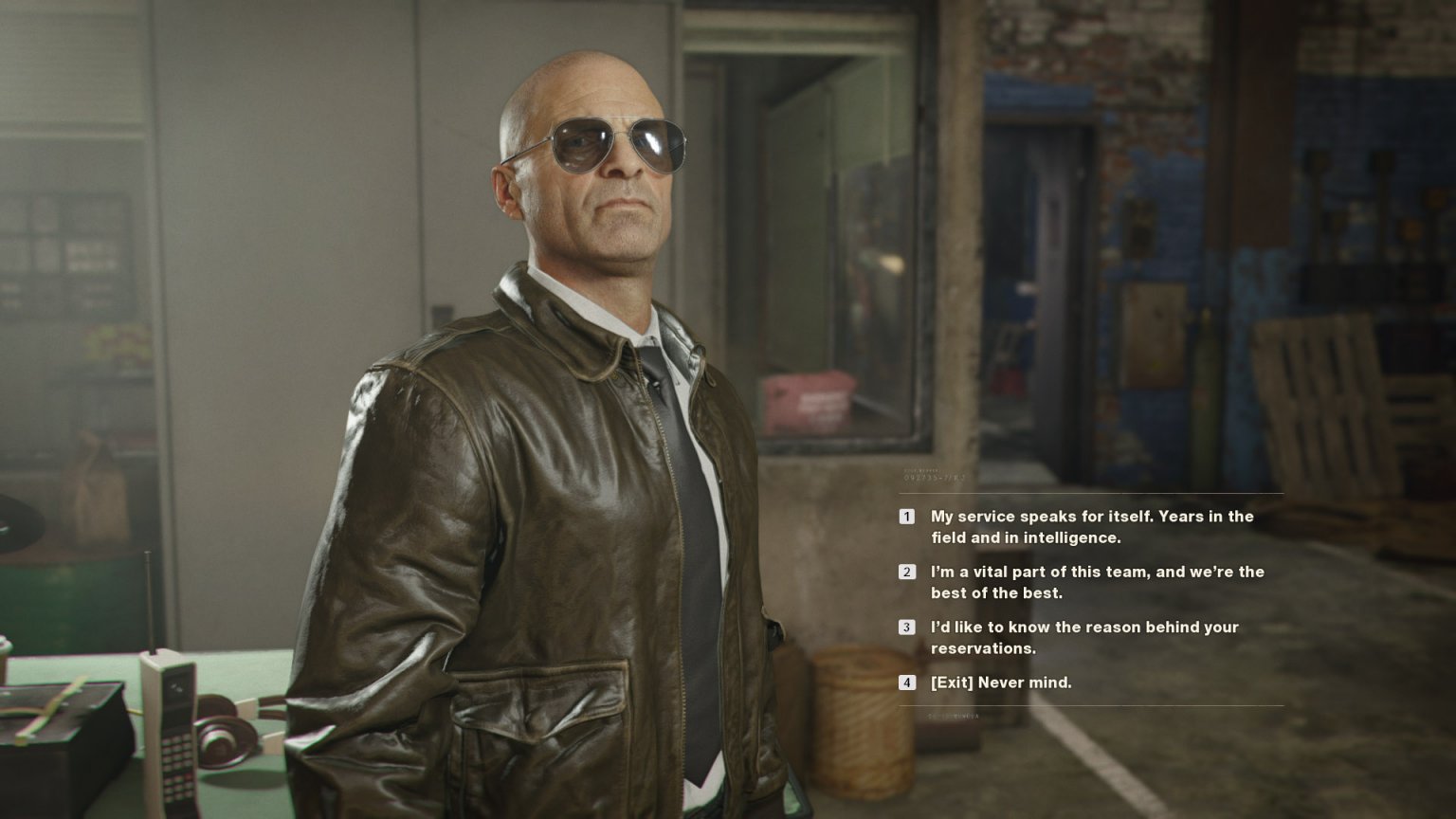Viewport: 1456px width, 819px height.
Task: Click the upper divider line of the dialogue panel
Action: coord(1090,494)
